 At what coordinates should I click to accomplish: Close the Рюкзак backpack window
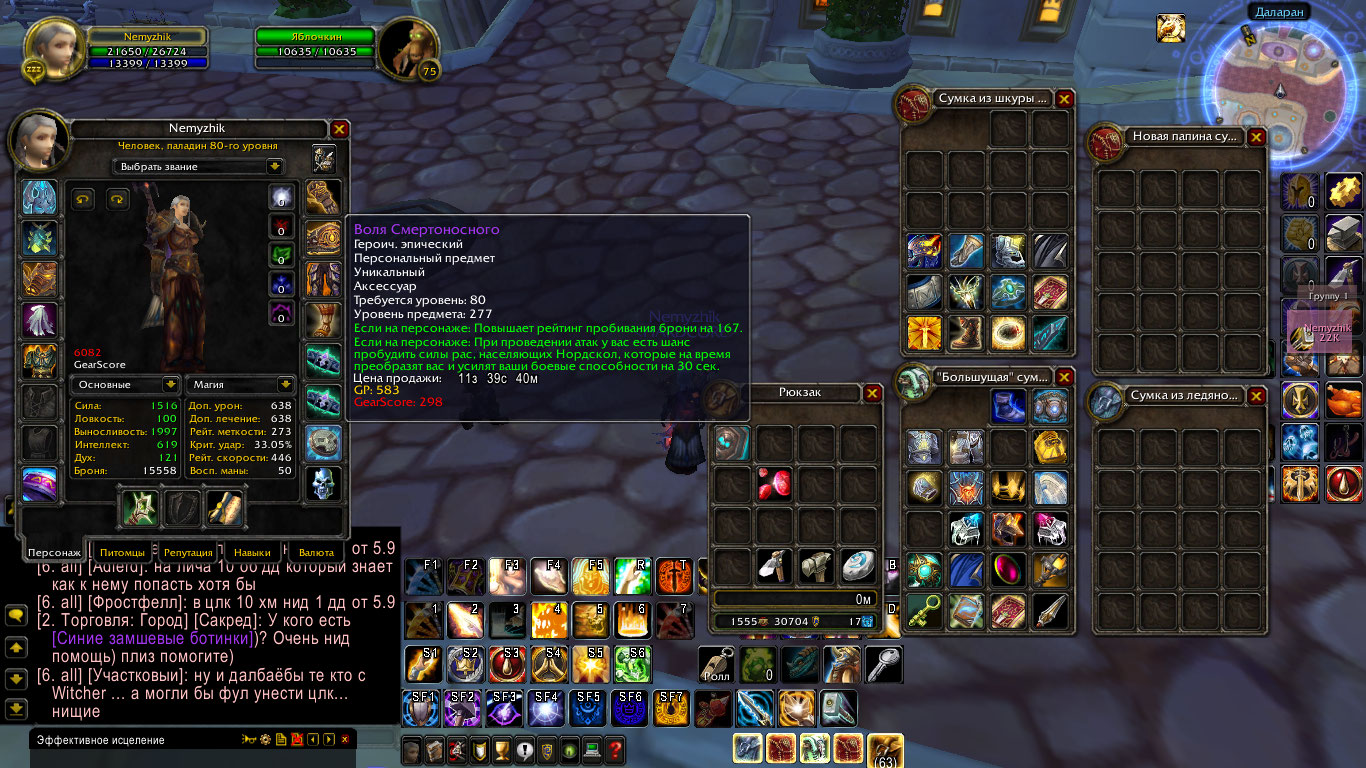pyautogui.click(x=872, y=392)
